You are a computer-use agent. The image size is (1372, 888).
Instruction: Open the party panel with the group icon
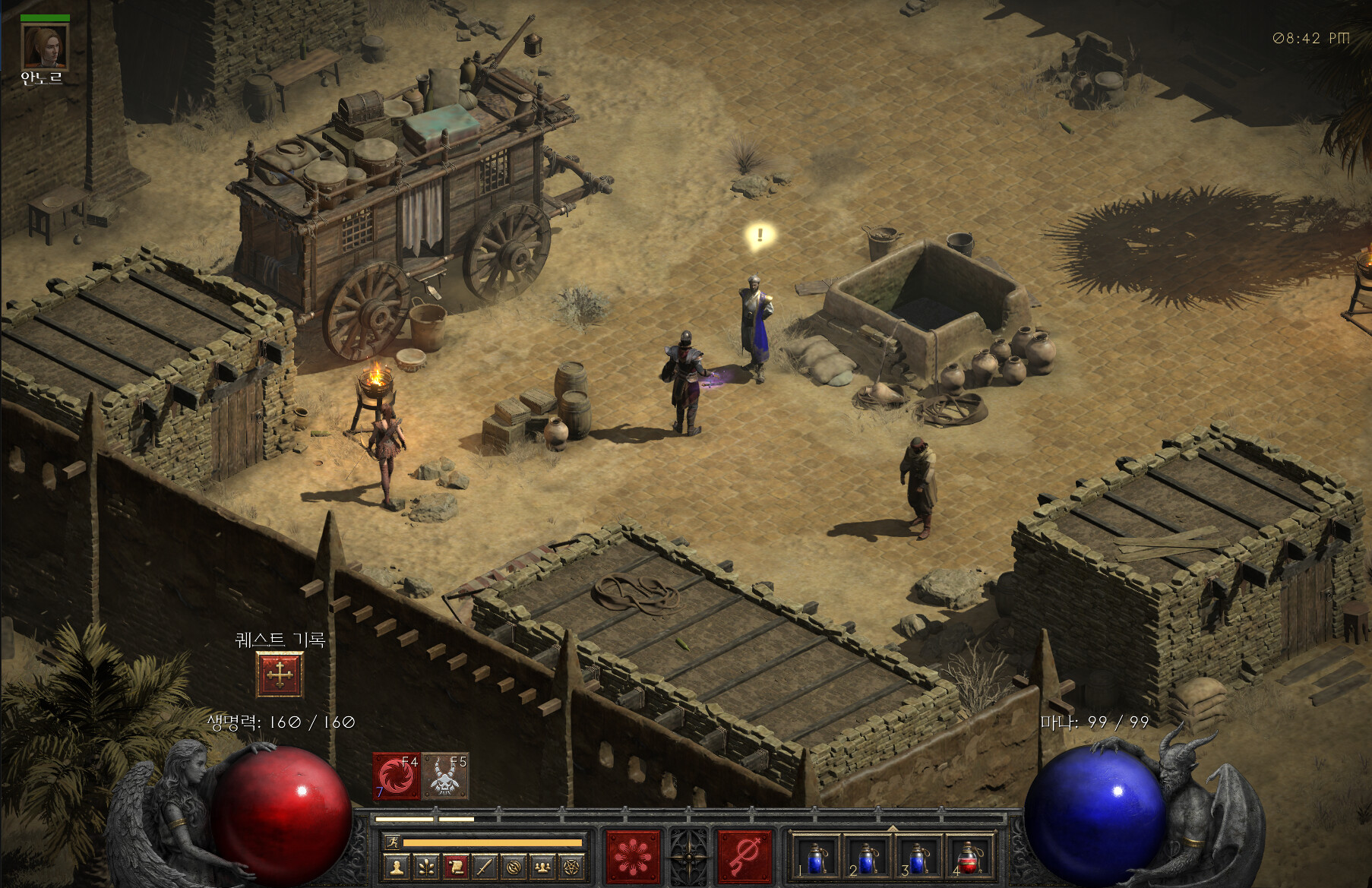click(x=542, y=867)
